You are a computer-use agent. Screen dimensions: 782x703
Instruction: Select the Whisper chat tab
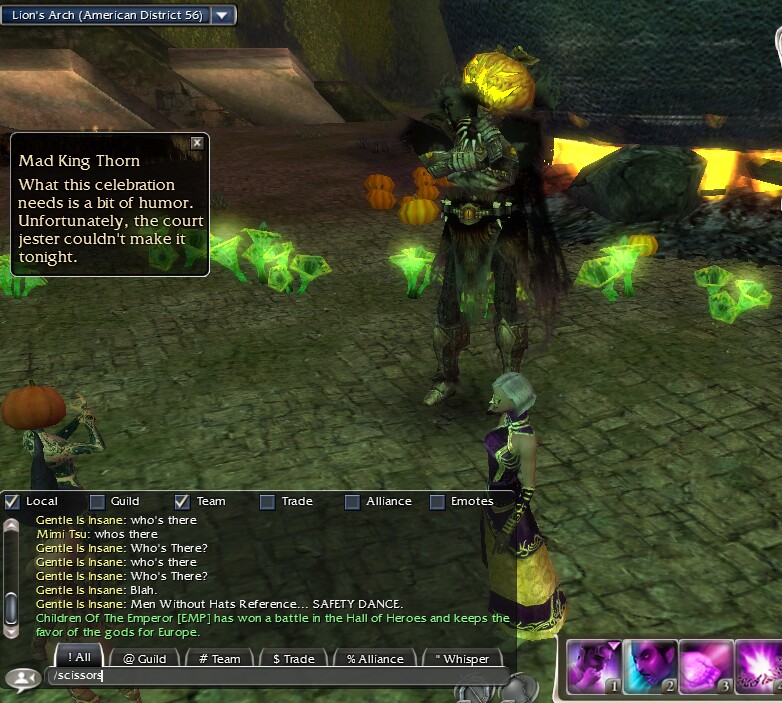pyautogui.click(x=462, y=658)
